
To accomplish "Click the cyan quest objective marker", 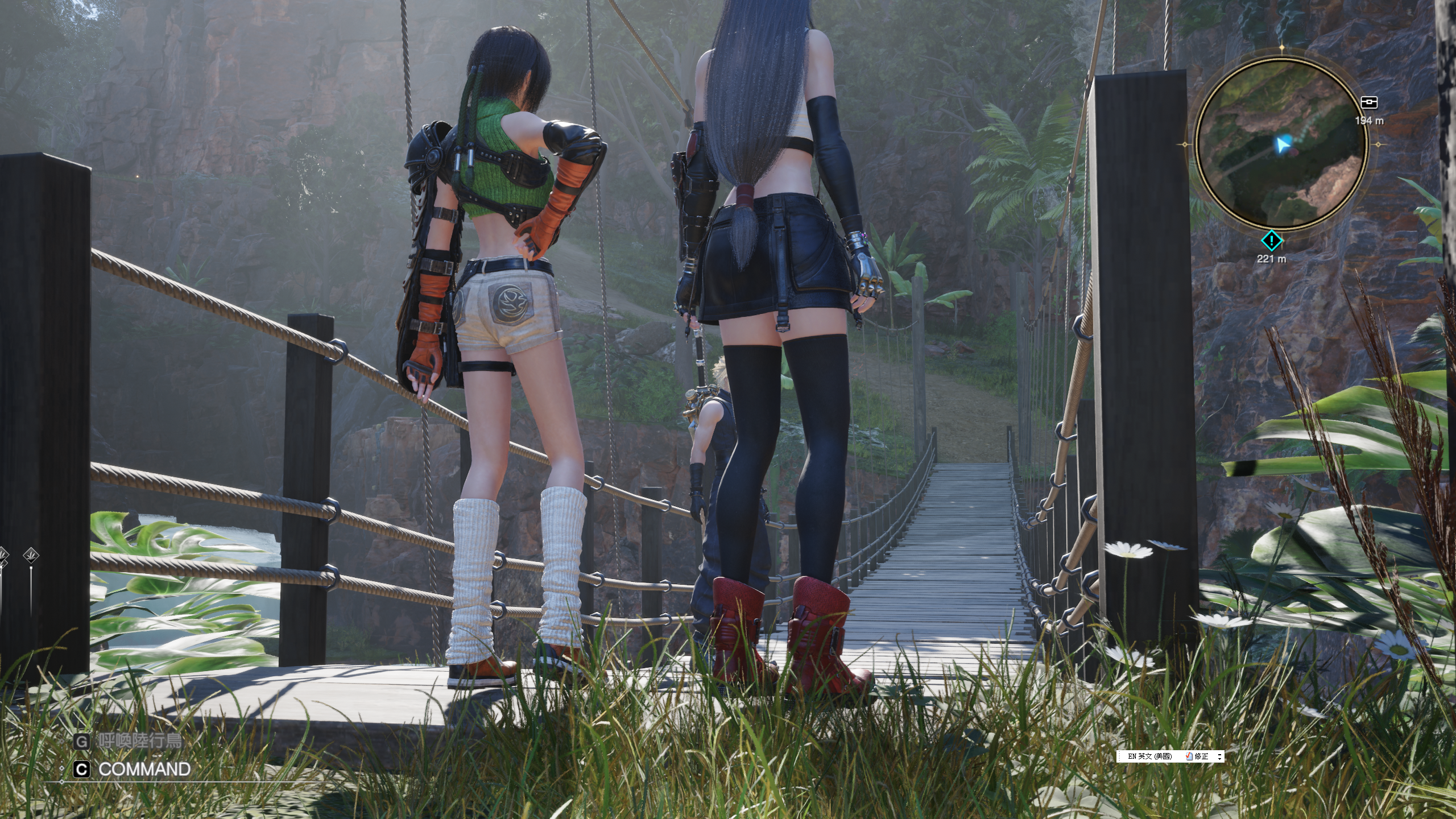I will (x=1272, y=241).
